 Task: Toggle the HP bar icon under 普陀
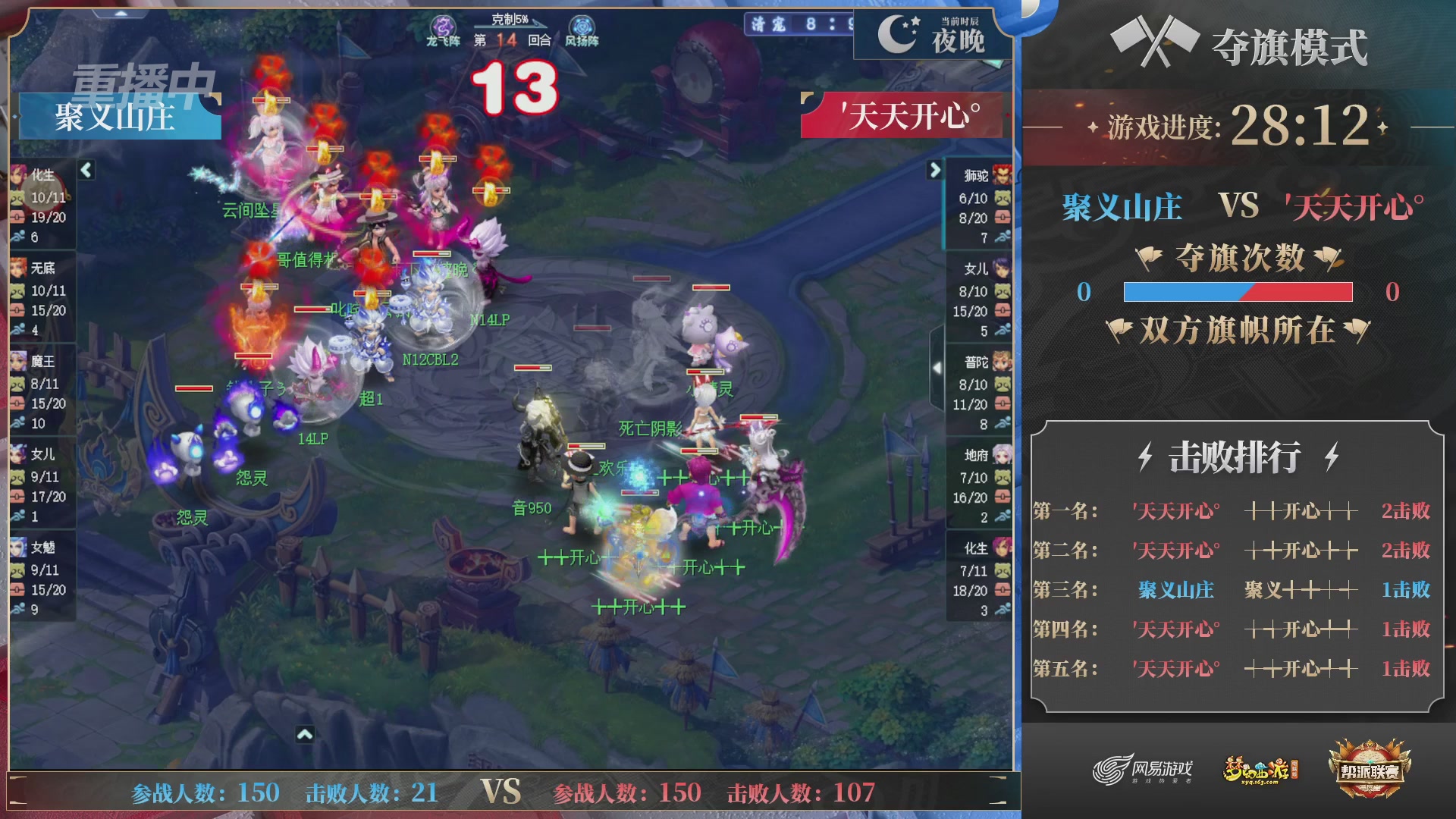click(1001, 404)
